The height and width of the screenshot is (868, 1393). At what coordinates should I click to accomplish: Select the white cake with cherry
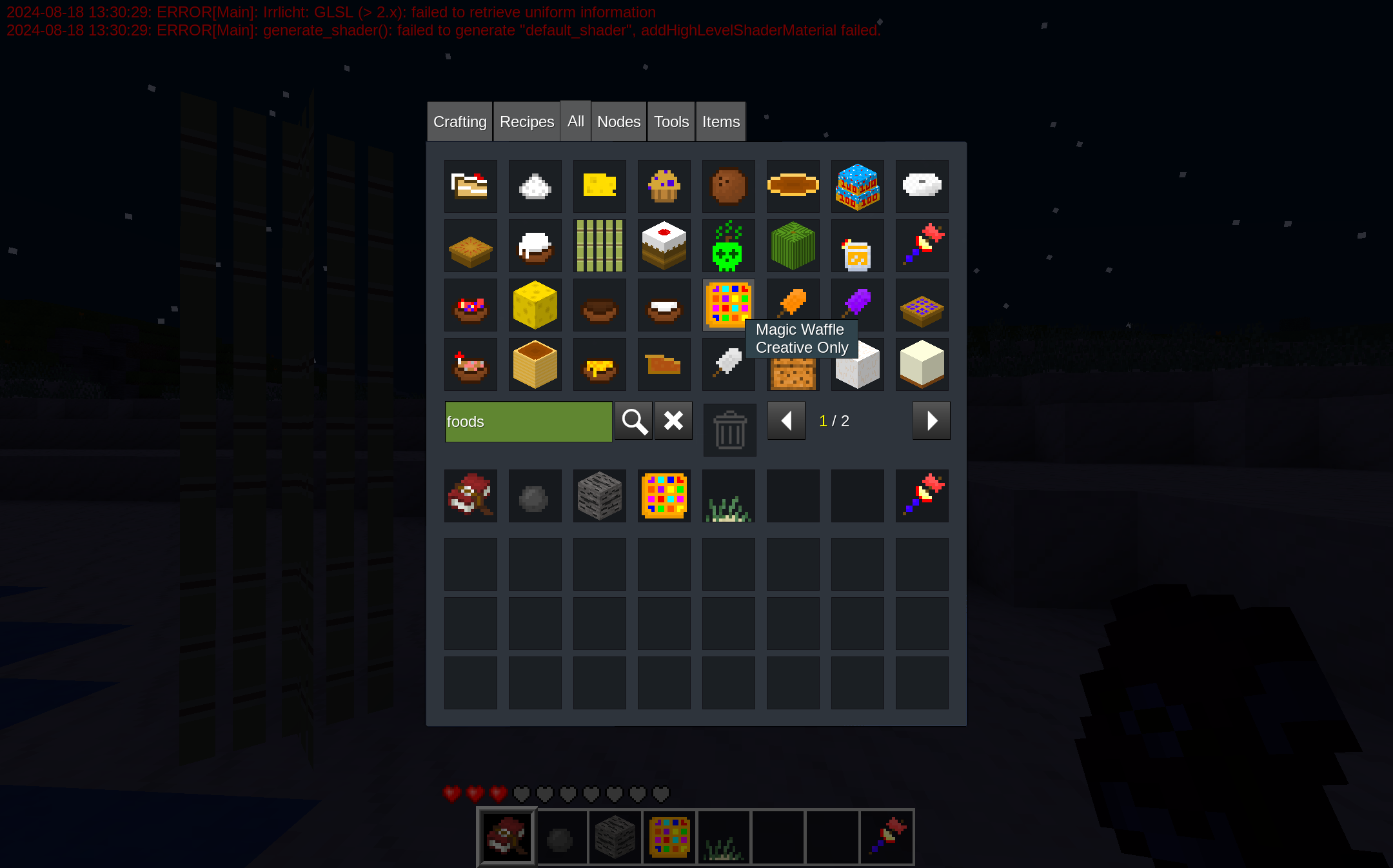(x=664, y=246)
